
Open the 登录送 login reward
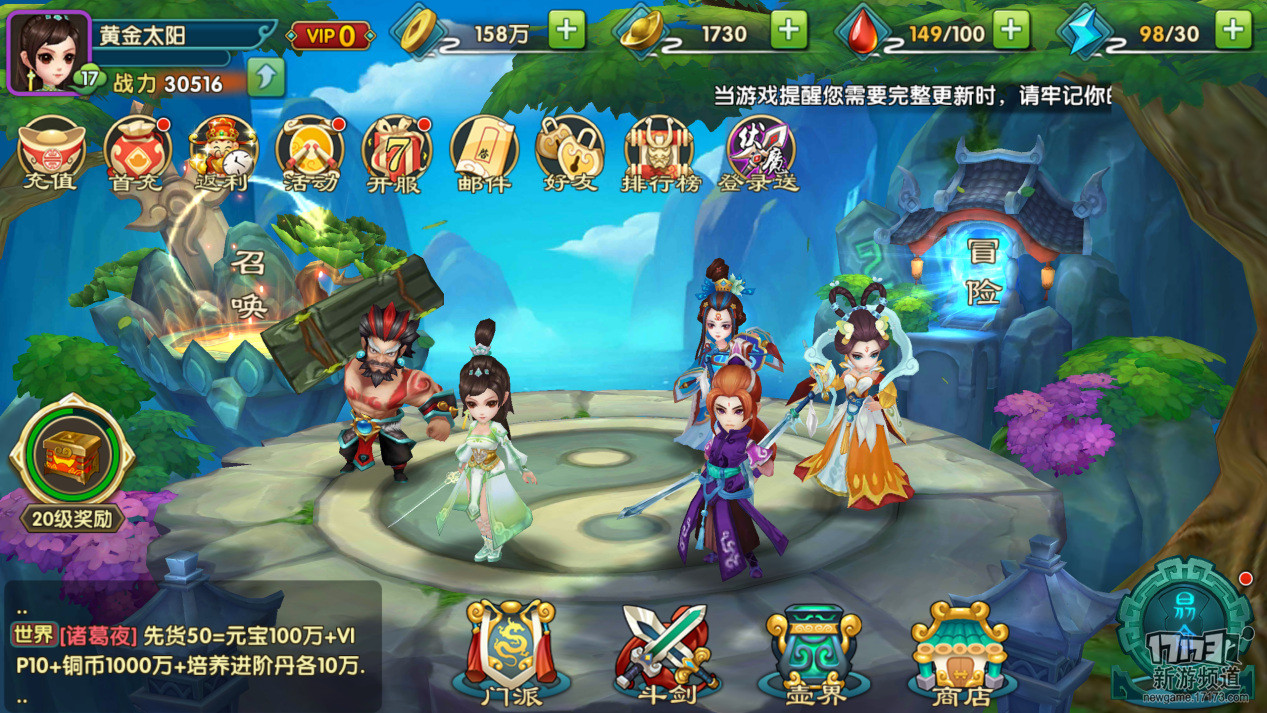click(760, 153)
